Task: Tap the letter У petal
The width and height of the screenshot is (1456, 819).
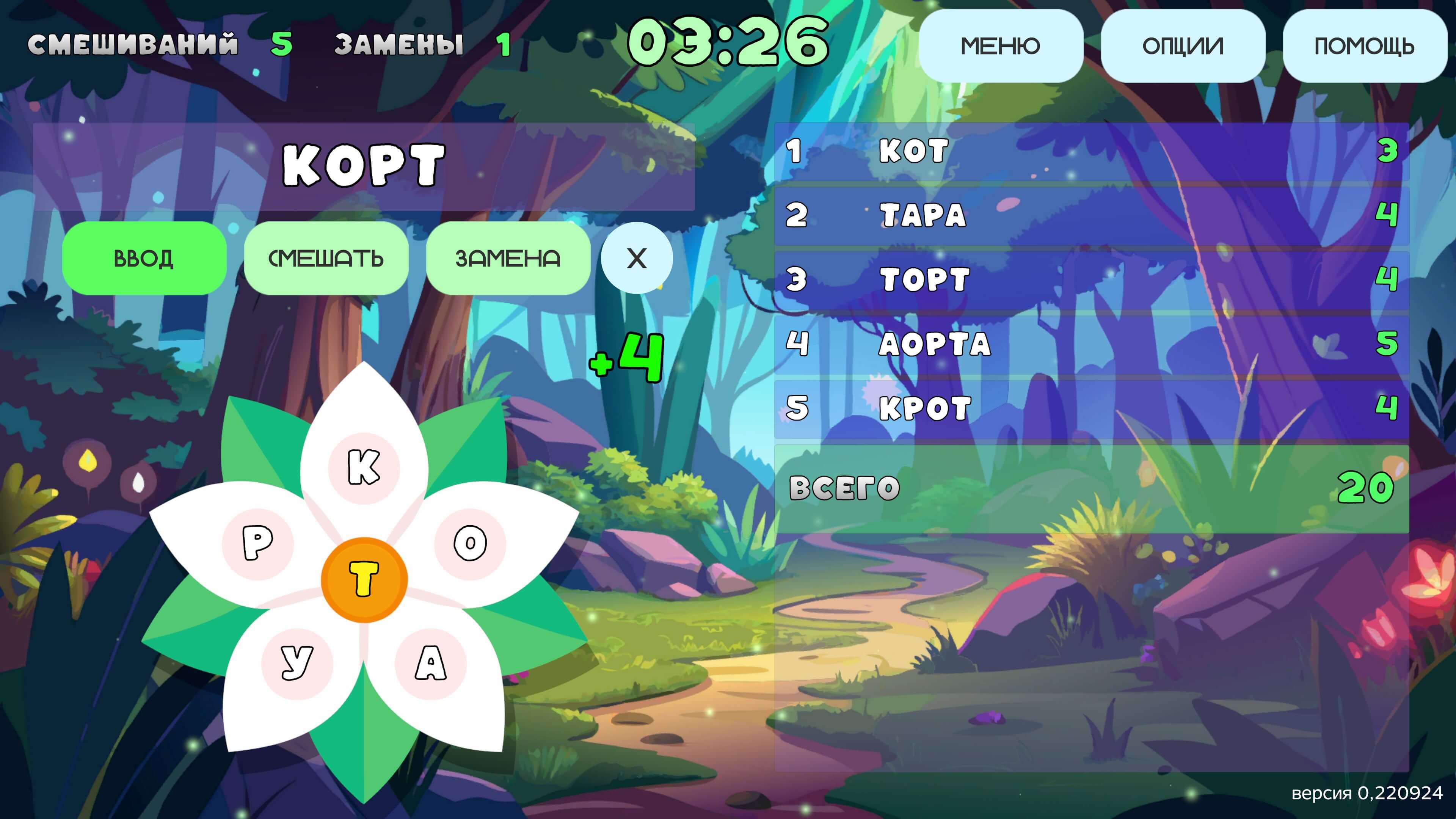Action: pos(297,663)
